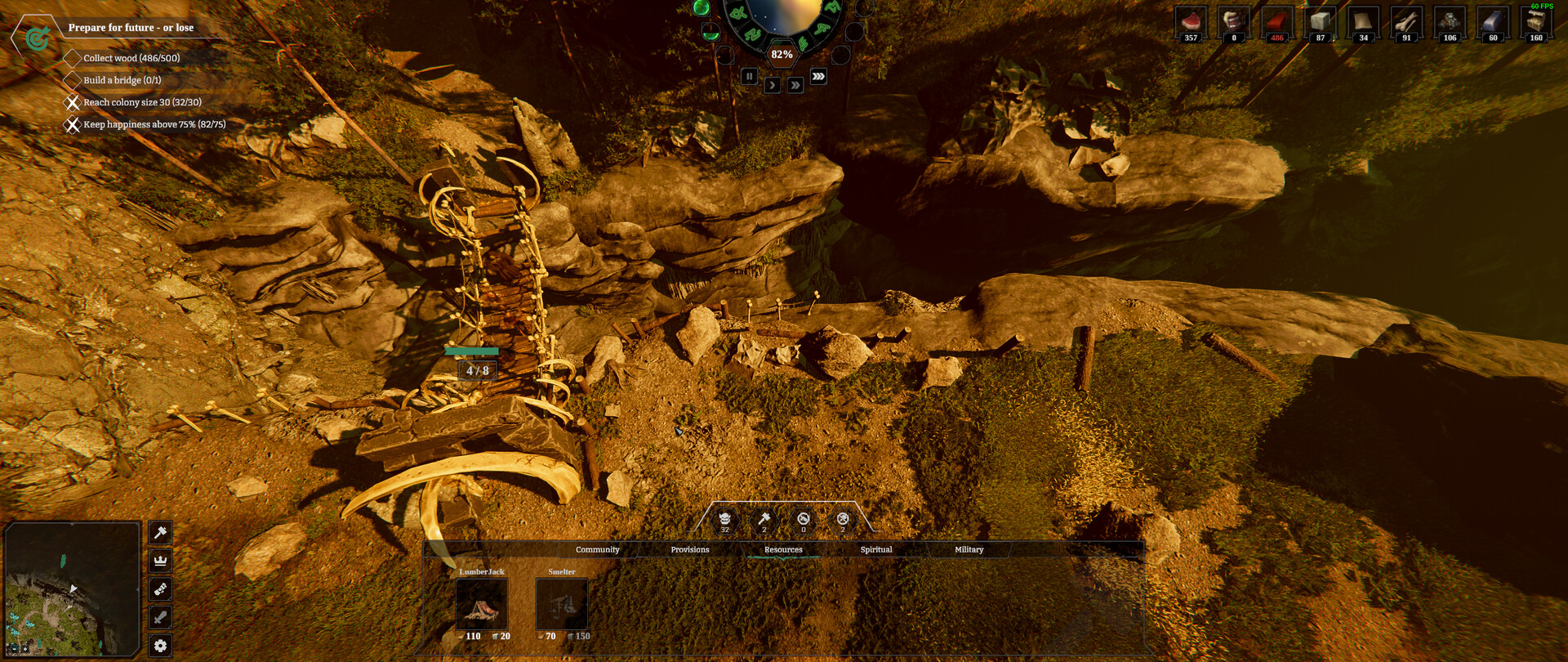Check the Build a bridge objective box
The image size is (1568, 662).
point(72,80)
